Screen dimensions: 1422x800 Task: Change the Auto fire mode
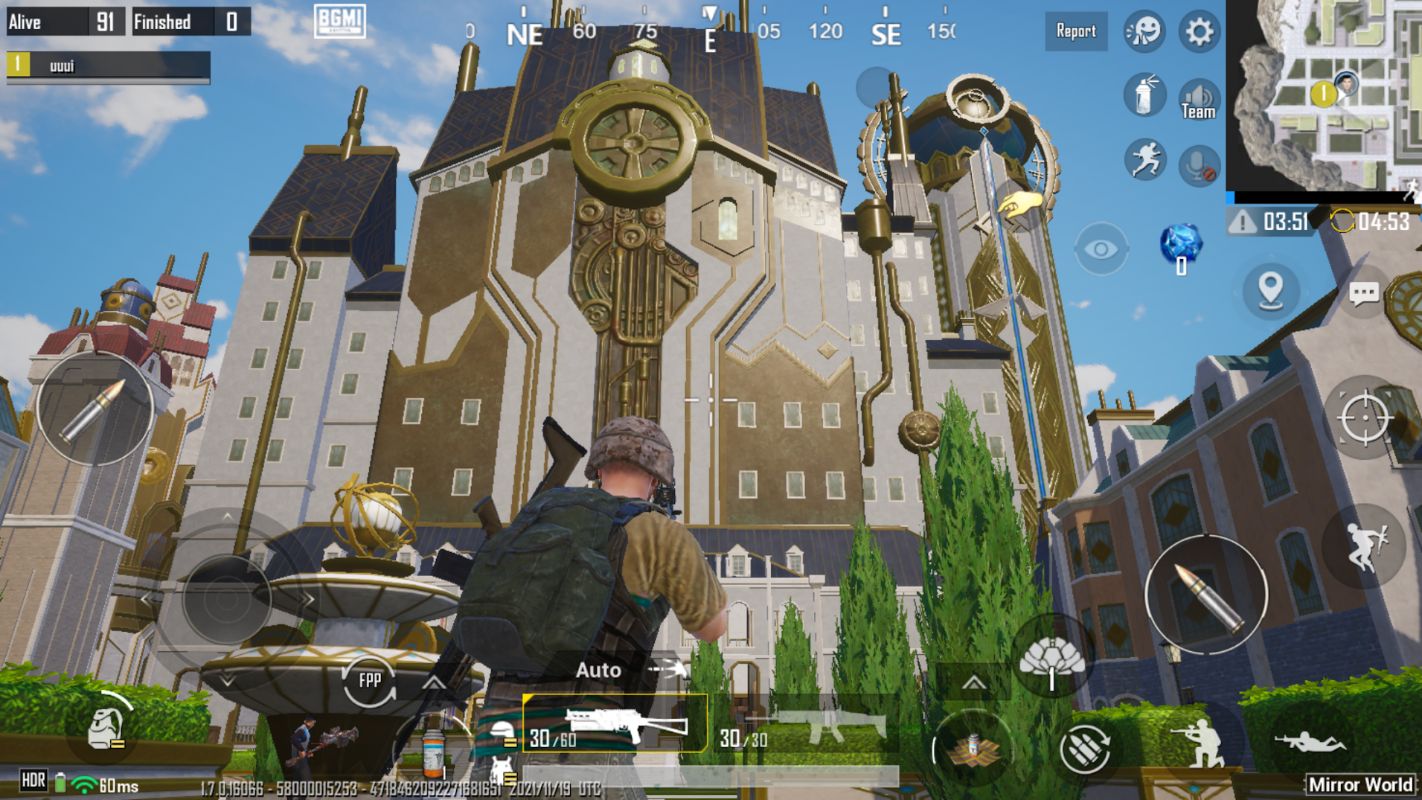[x=598, y=671]
